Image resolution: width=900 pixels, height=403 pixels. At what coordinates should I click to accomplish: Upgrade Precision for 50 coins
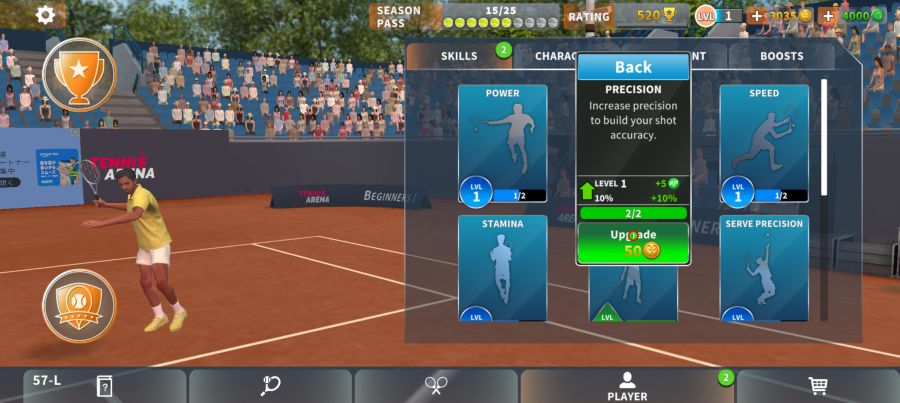[633, 243]
